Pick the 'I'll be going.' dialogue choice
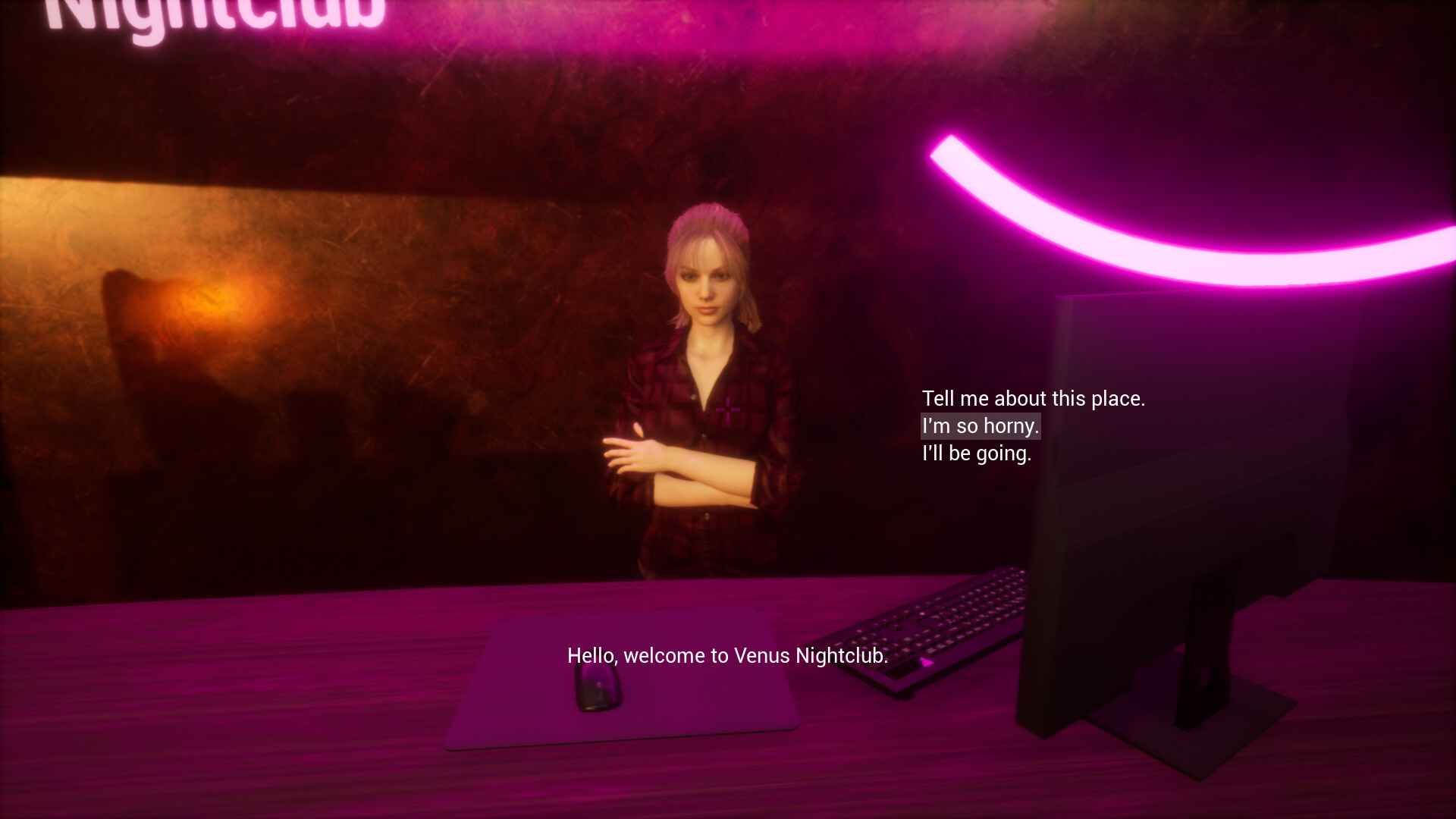The image size is (1456, 819). [x=977, y=454]
